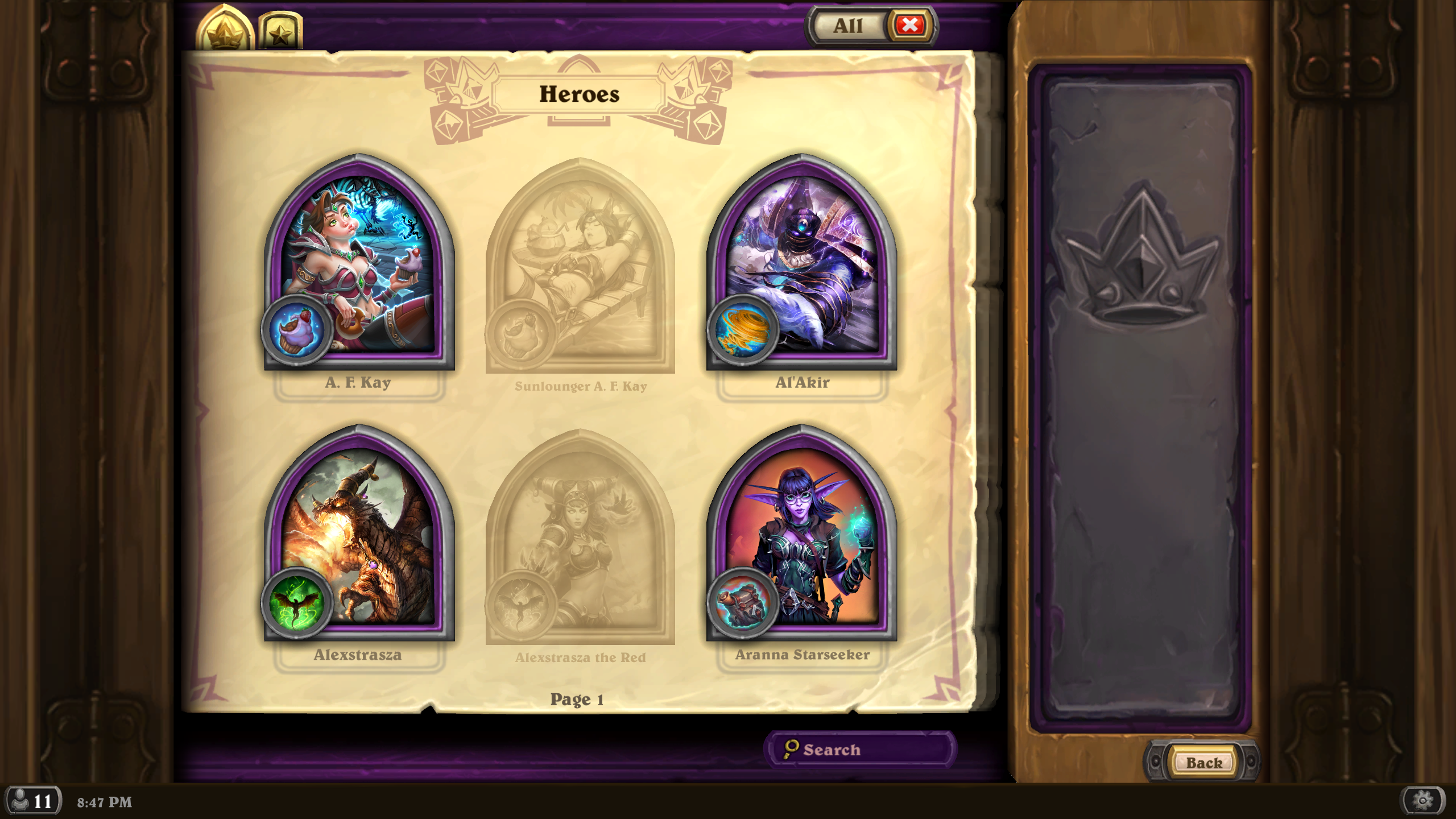Select the A. F. Kay hero portrait
This screenshot has height=819, width=1456.
(x=359, y=267)
